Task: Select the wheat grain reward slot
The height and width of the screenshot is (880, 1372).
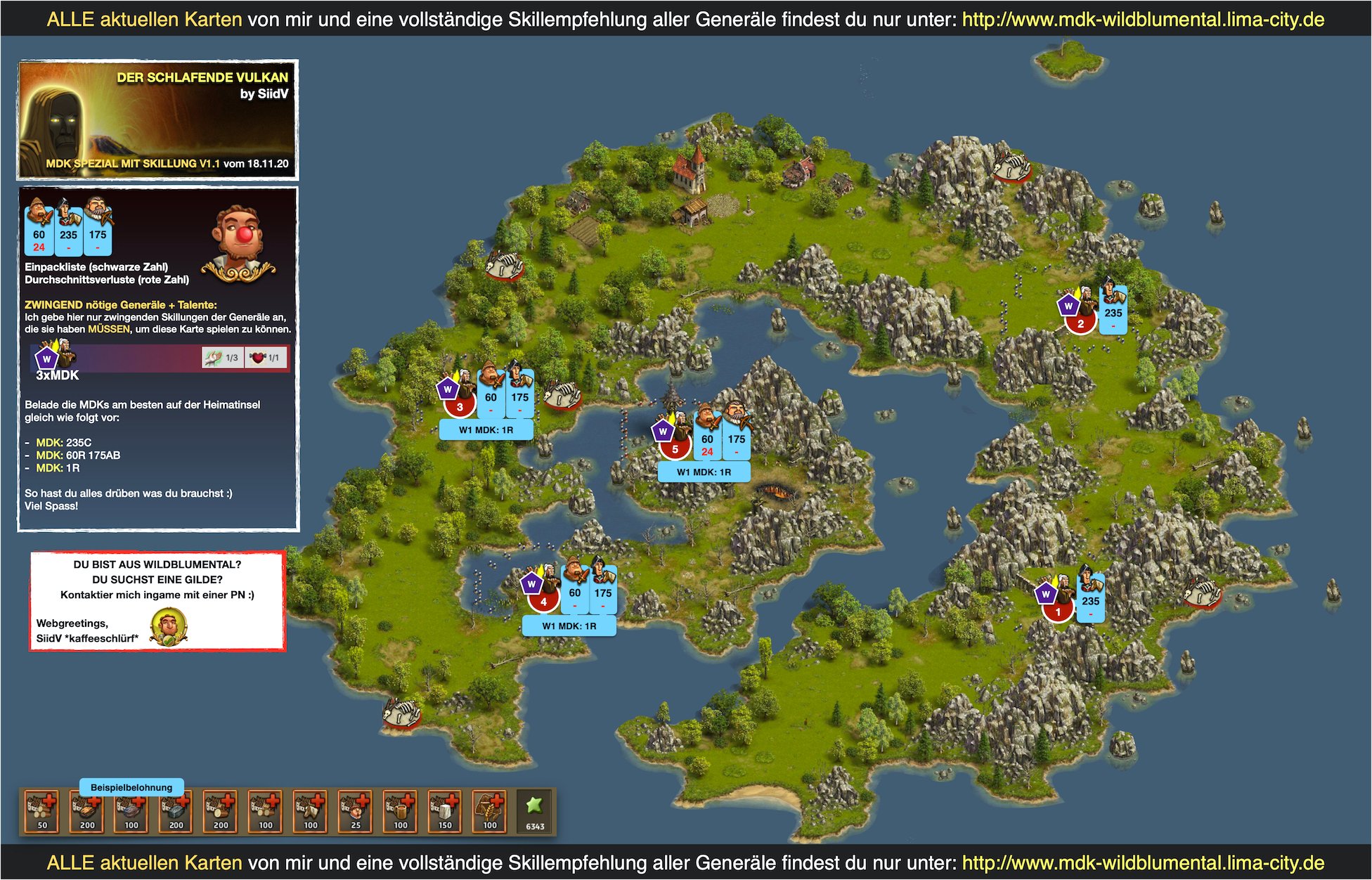Action: [490, 812]
